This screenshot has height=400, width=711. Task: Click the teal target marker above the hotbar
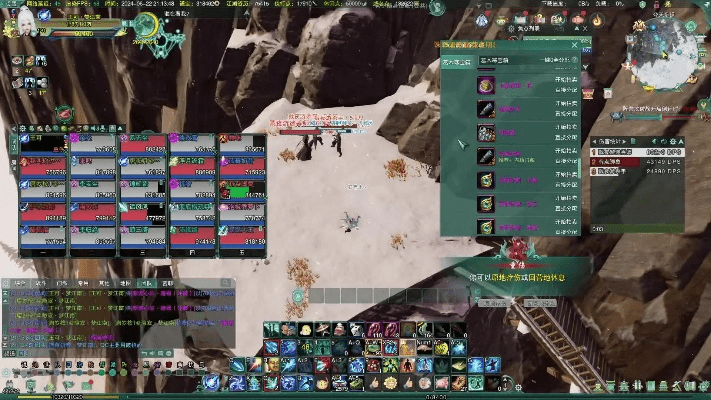298,296
